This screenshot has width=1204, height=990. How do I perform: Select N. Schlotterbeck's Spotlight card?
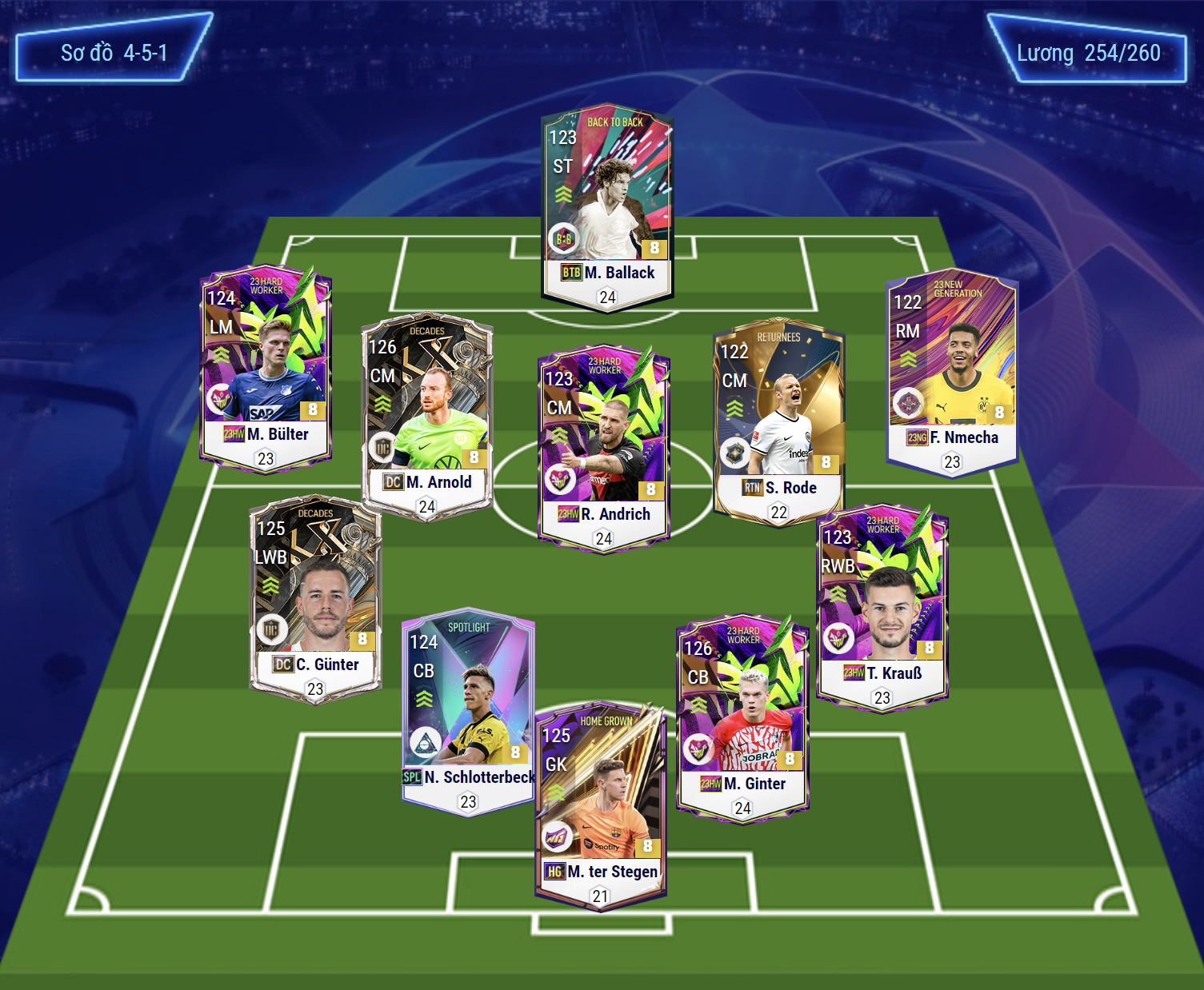tap(468, 710)
